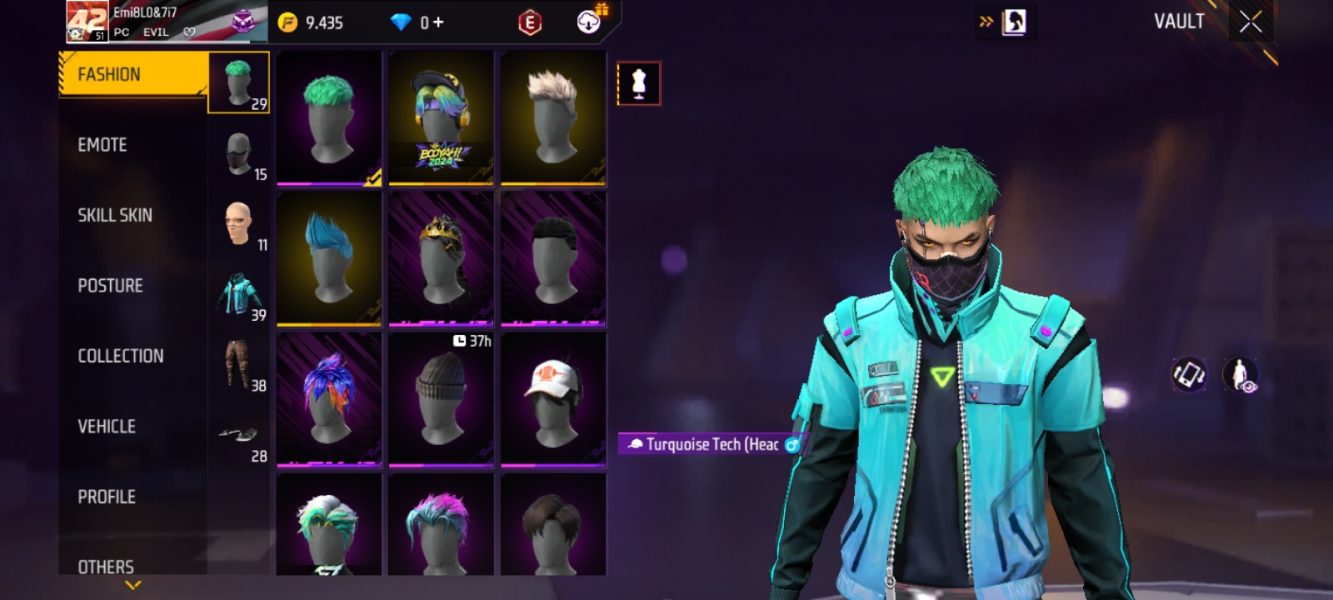Equip the white baseball cap headwear
This screenshot has height=600, width=1333.
click(553, 398)
